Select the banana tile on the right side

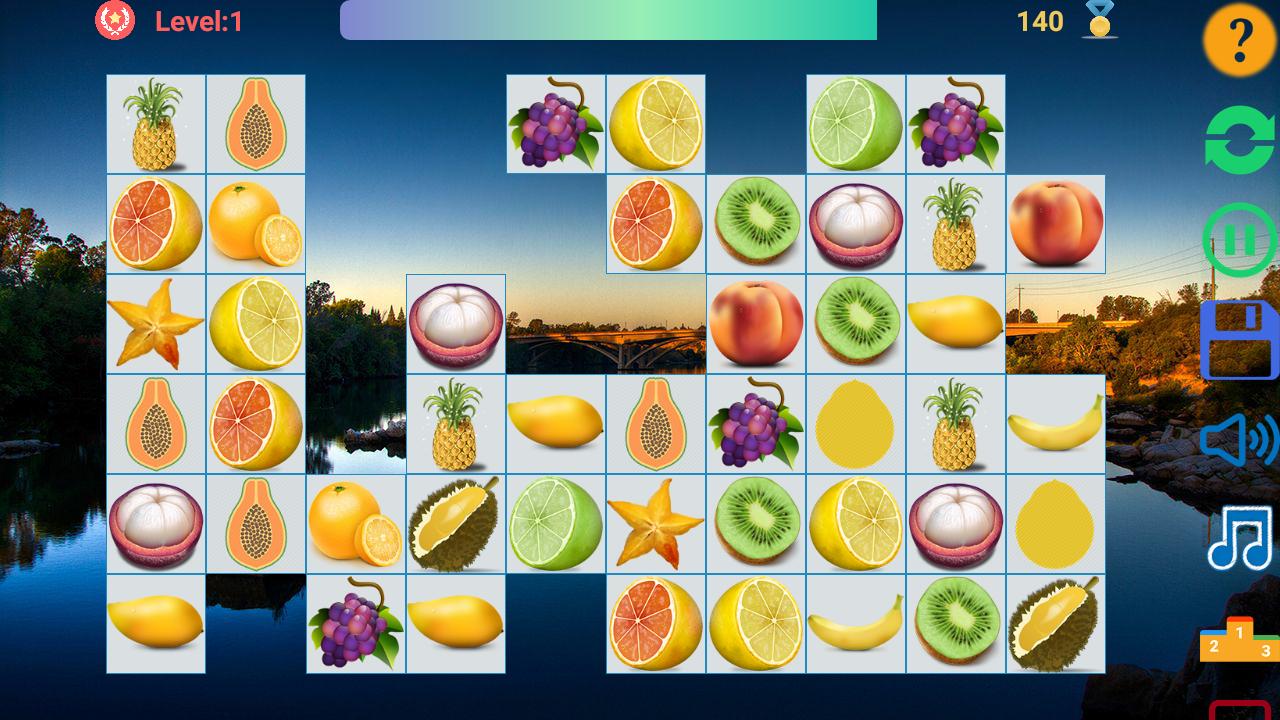[x=1056, y=423]
